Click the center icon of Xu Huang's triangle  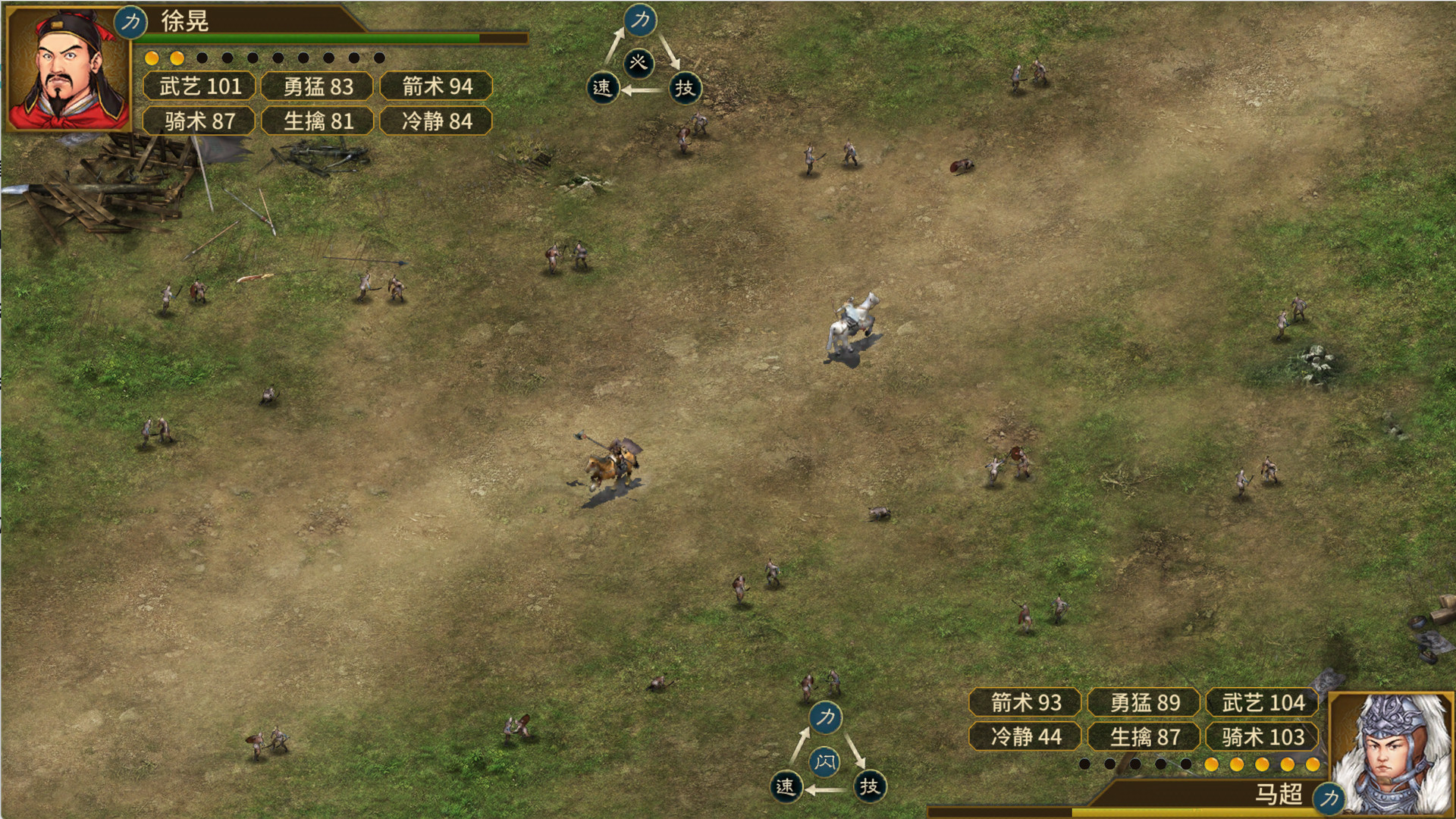click(x=639, y=62)
